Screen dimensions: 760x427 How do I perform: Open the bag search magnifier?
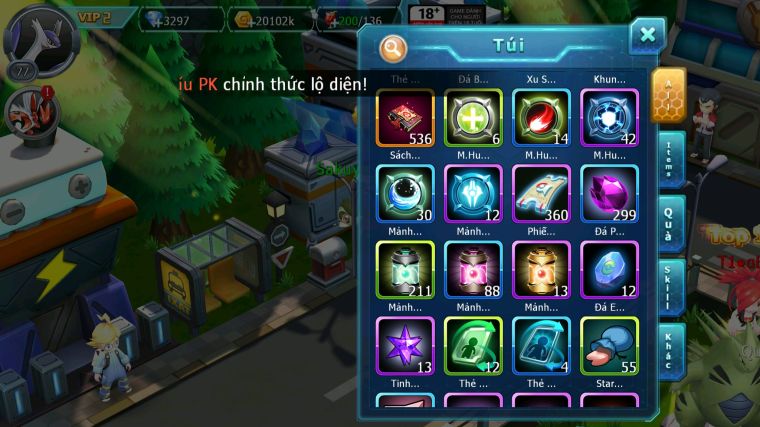coord(394,46)
